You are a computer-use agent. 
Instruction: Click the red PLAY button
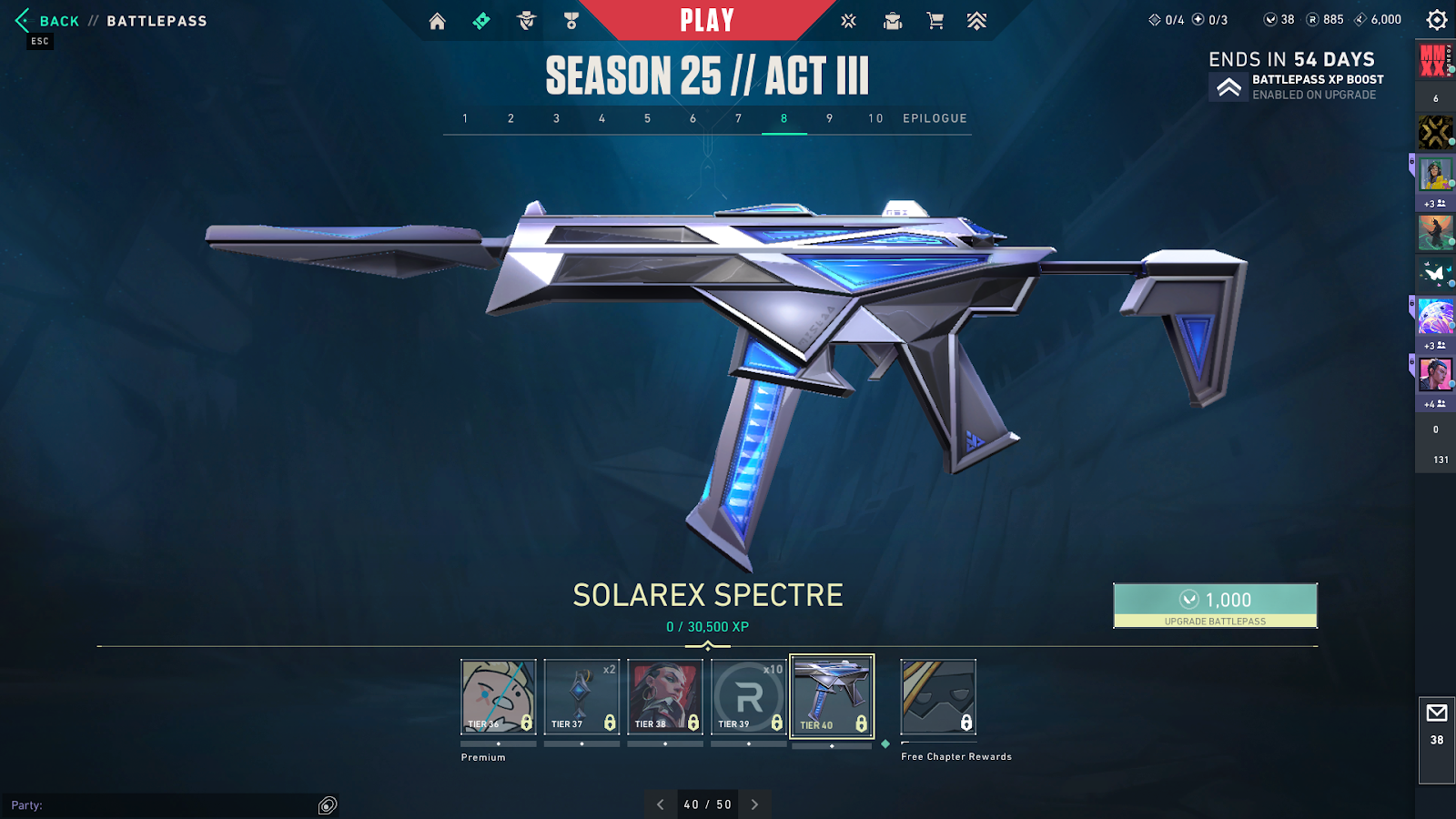[x=707, y=20]
